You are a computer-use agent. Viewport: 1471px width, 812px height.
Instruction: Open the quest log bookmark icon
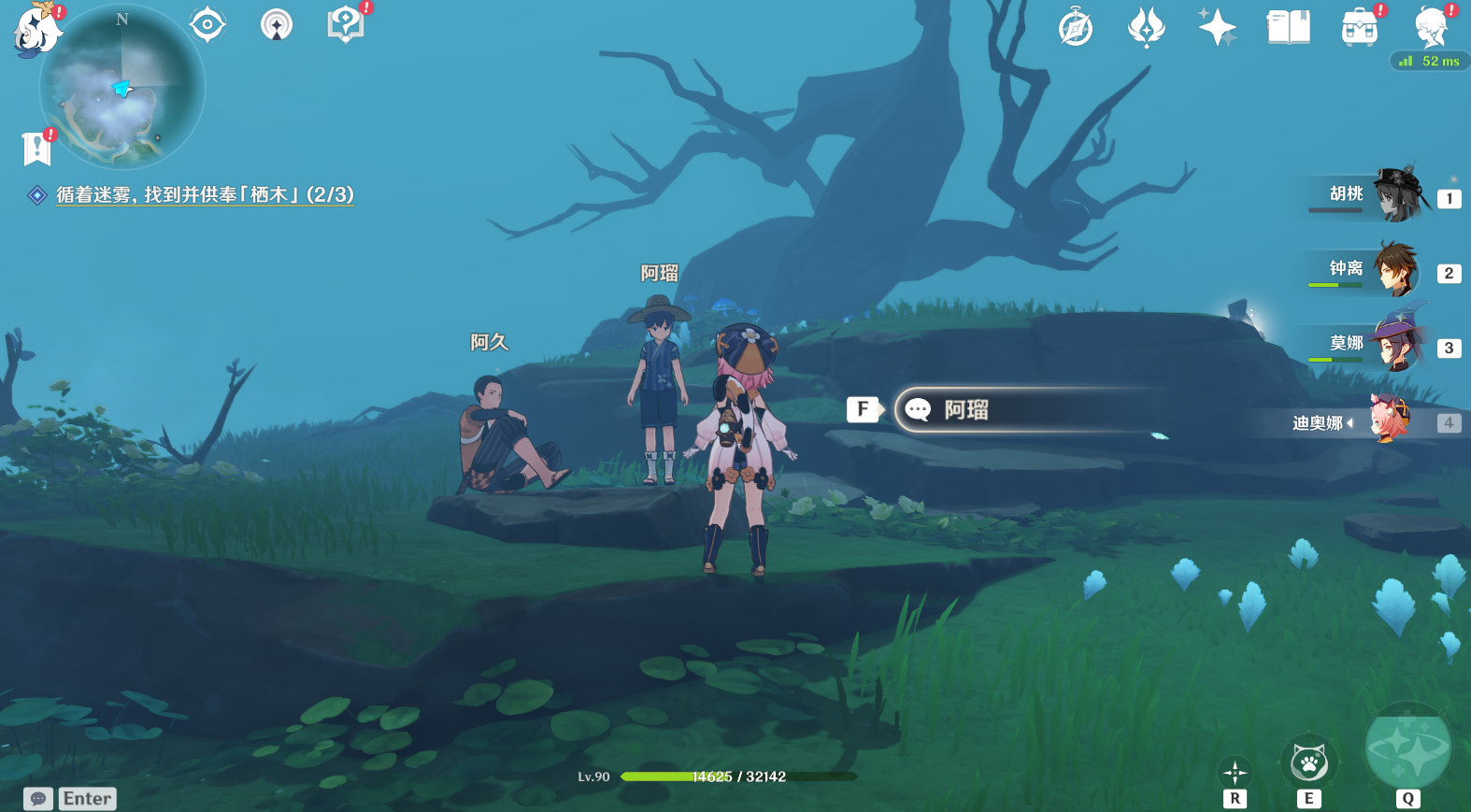[x=36, y=148]
